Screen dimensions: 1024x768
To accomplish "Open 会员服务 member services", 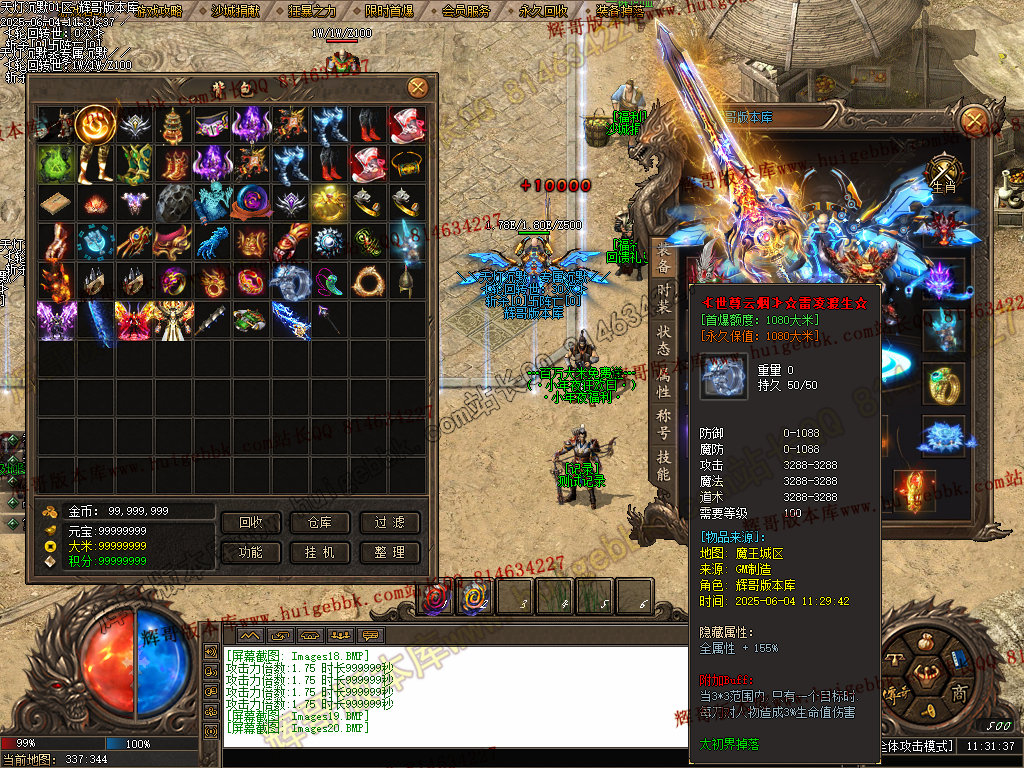I will 466,11.
